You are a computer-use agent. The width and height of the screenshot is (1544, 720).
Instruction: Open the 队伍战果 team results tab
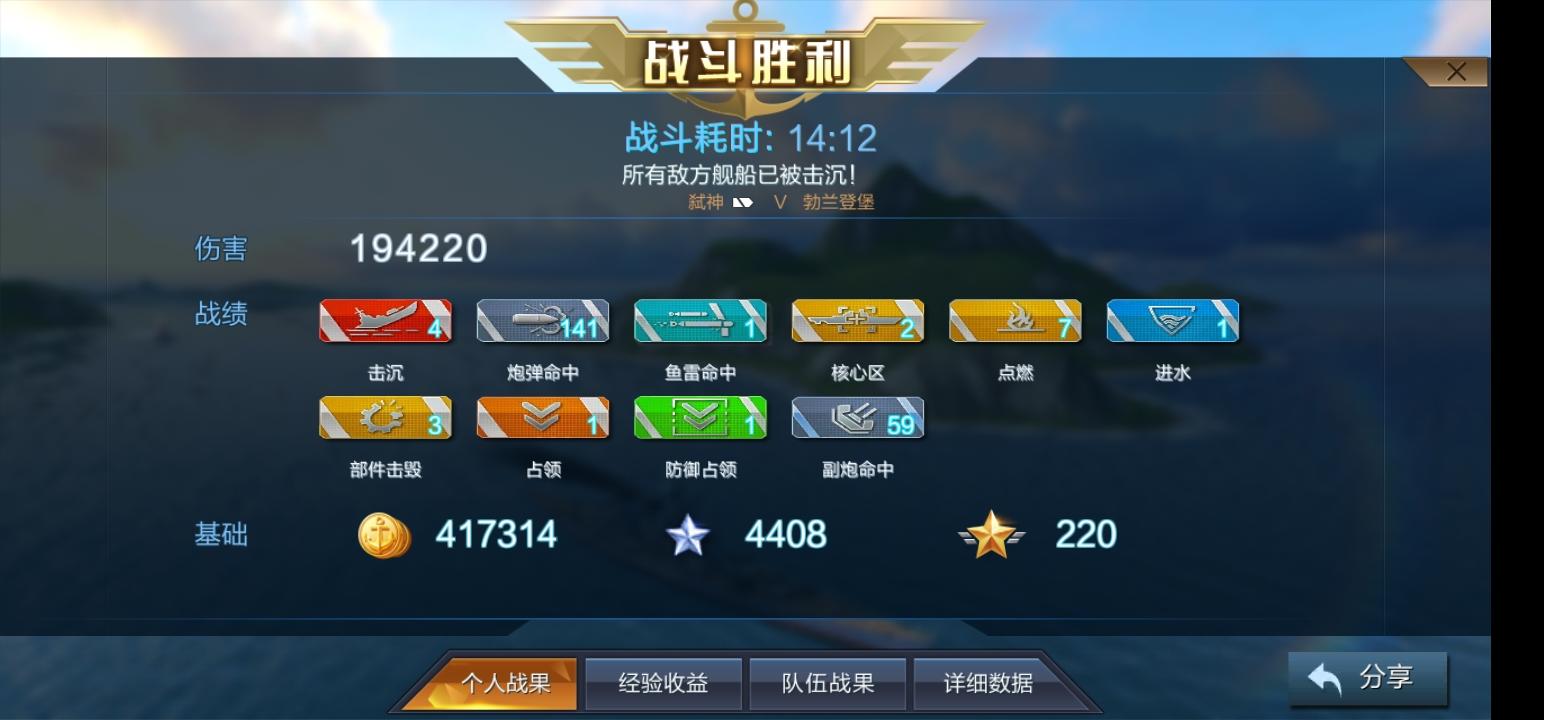coord(827,682)
